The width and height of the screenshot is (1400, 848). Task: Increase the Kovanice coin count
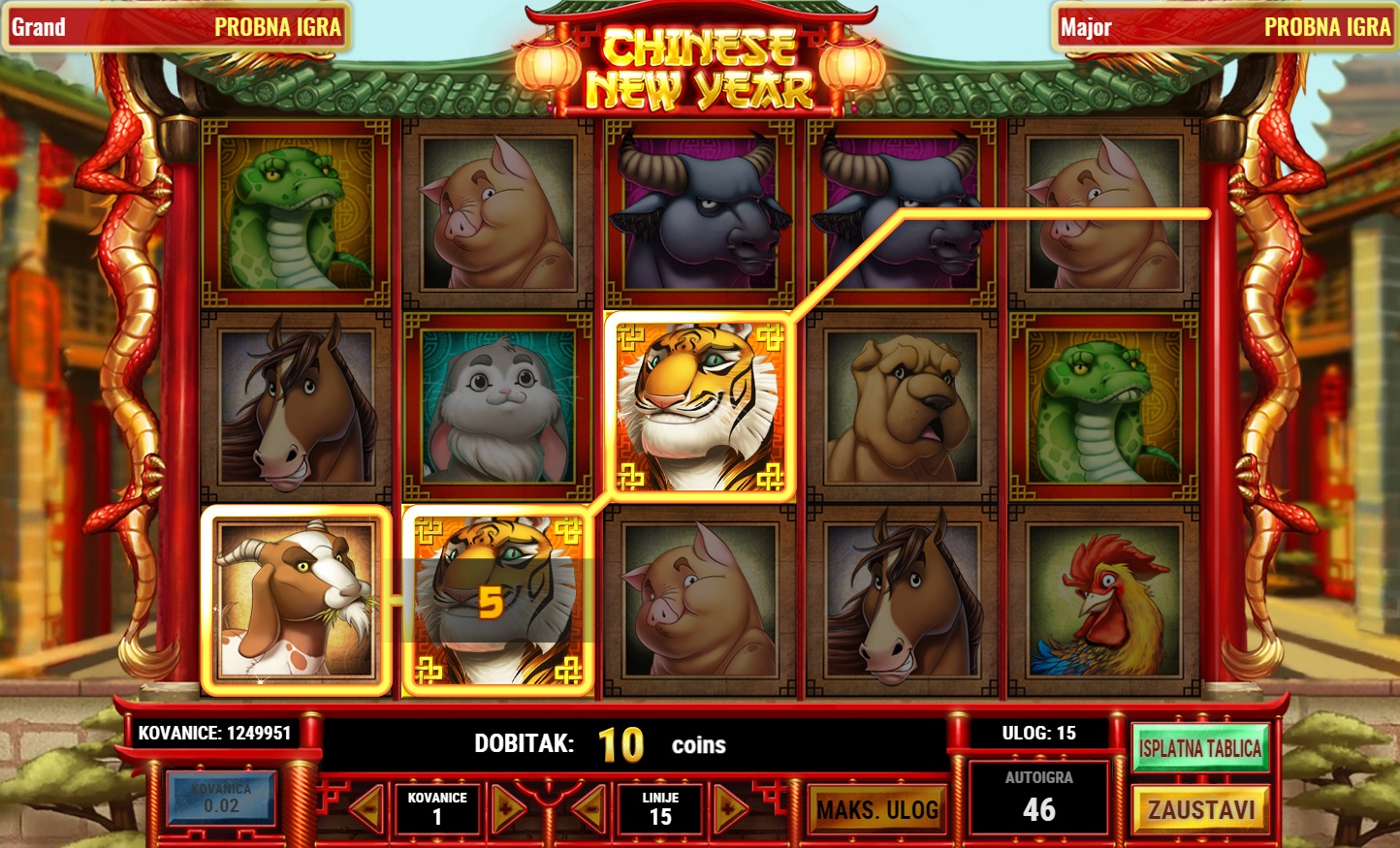pyautogui.click(x=507, y=809)
